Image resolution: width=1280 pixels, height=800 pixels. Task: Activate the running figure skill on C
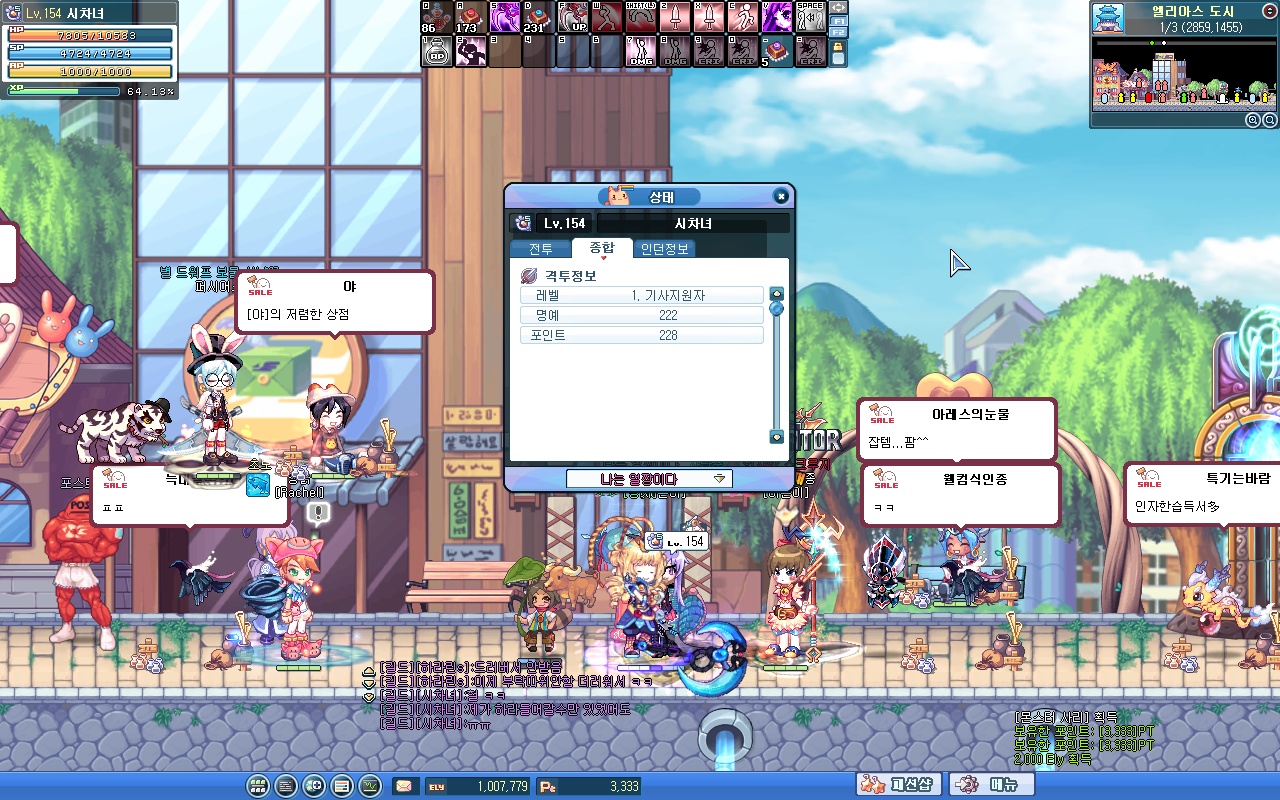tap(743, 18)
